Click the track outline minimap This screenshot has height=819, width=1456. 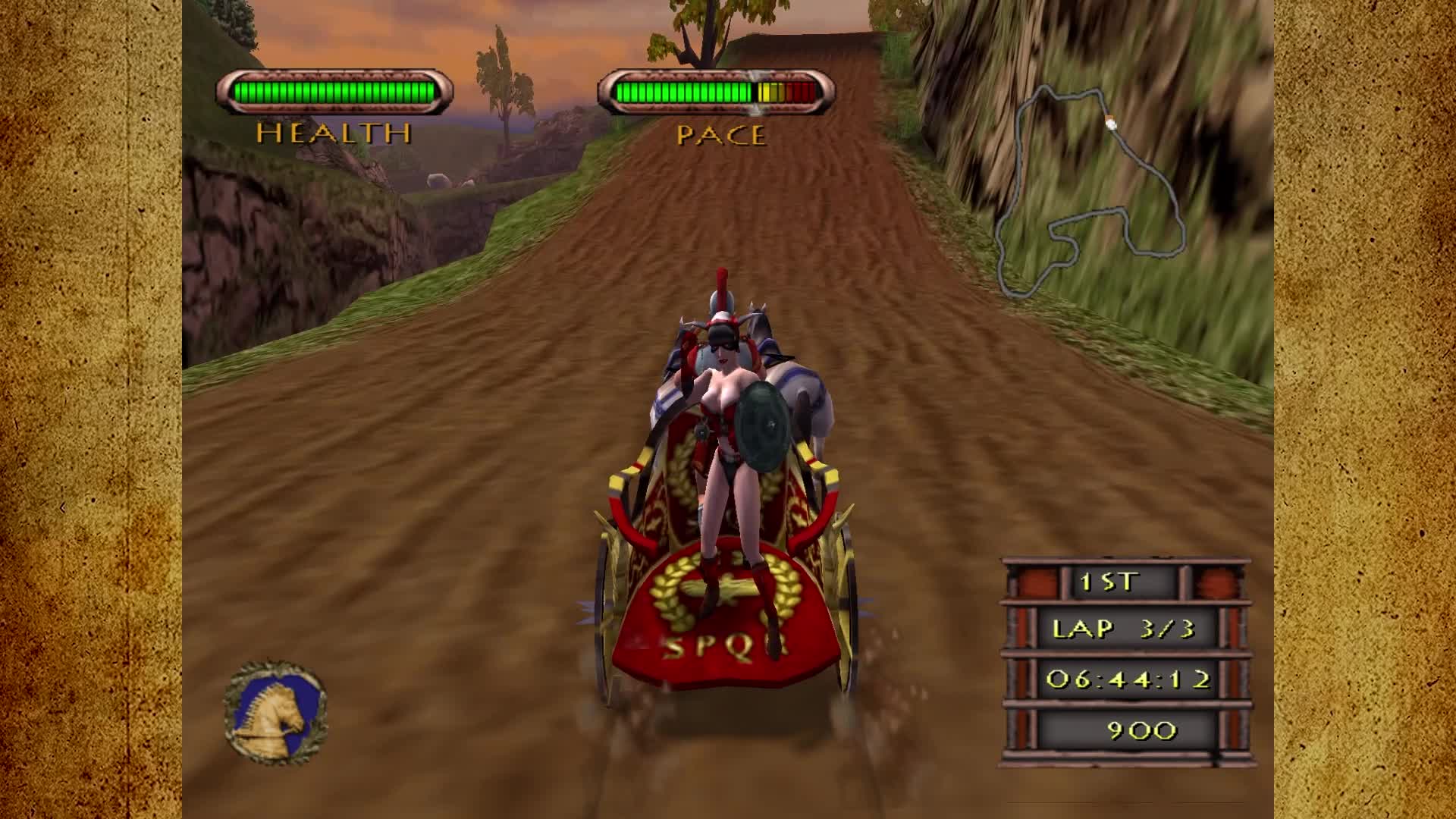tap(1090, 191)
